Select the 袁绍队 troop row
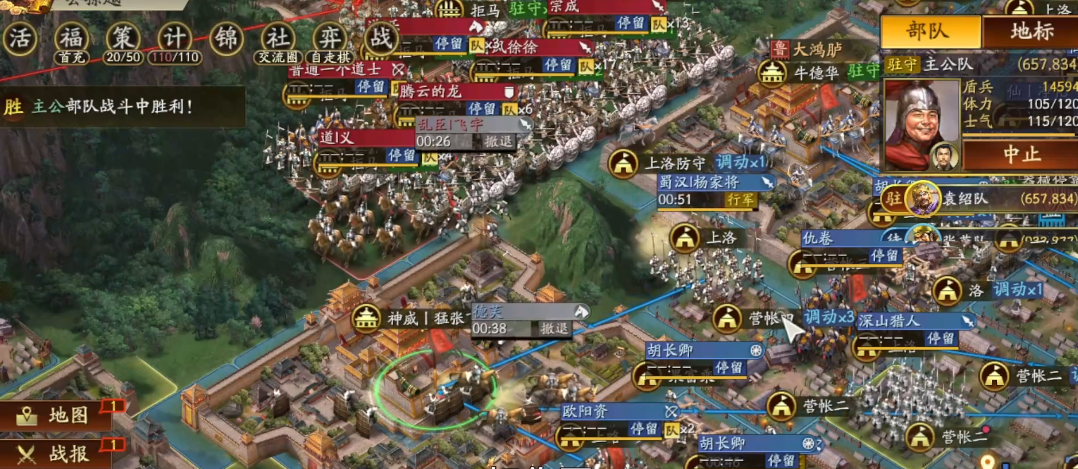The image size is (1078, 469). coord(990,198)
